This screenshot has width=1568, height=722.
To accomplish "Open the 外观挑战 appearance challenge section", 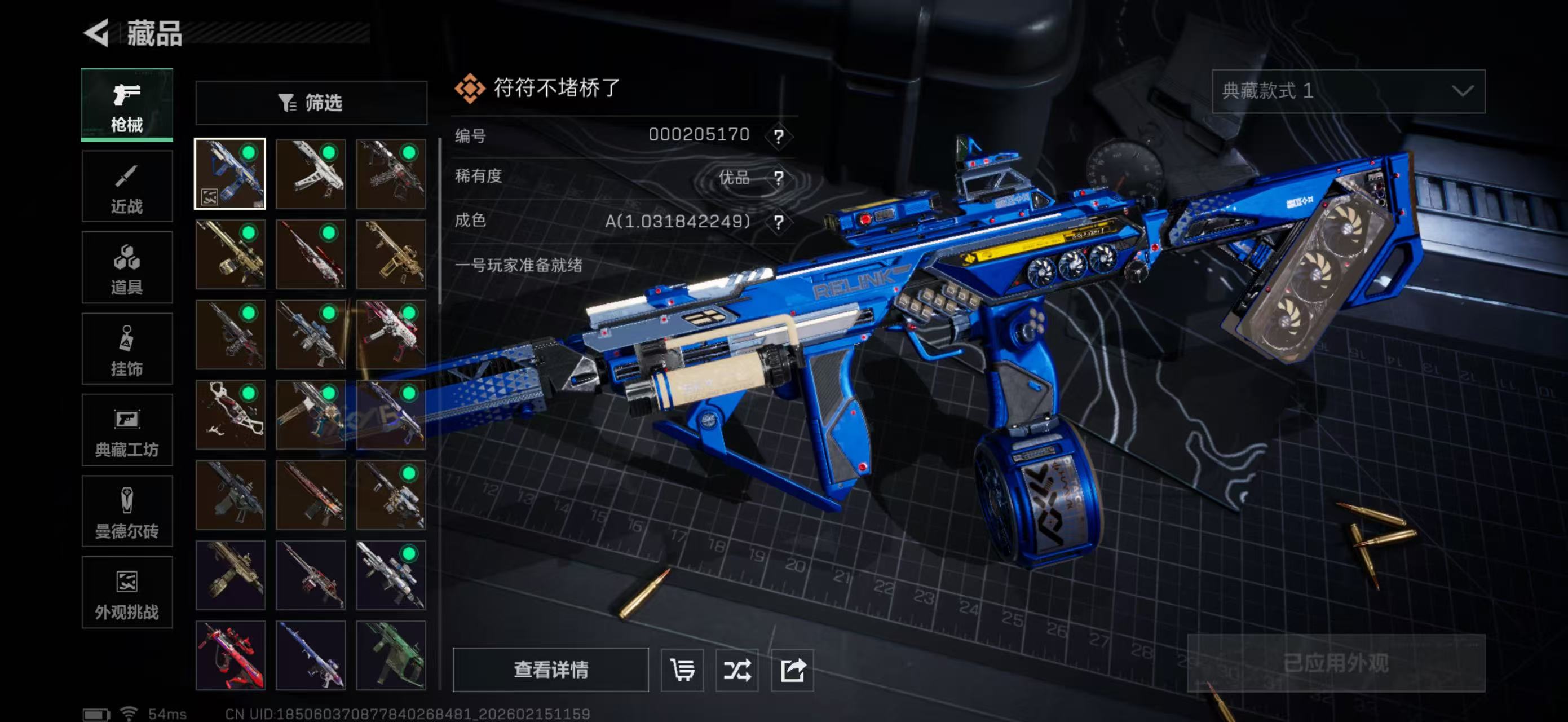I will [x=127, y=592].
